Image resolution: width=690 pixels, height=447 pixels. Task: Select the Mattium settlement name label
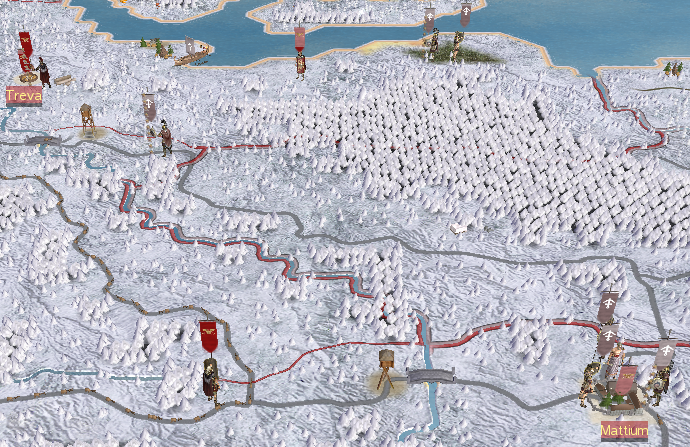(x=624, y=432)
